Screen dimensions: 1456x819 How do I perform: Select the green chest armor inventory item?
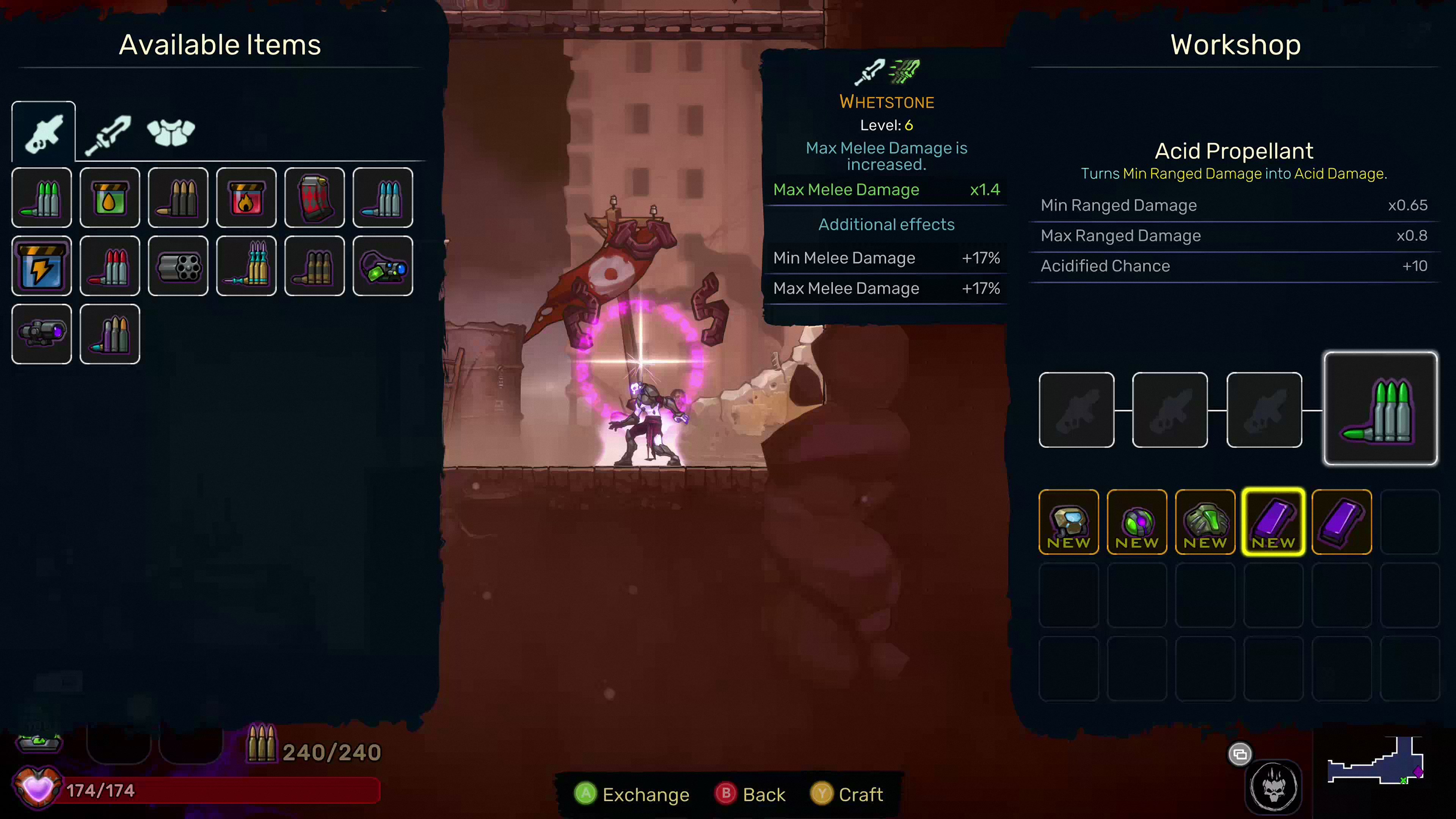(1205, 522)
